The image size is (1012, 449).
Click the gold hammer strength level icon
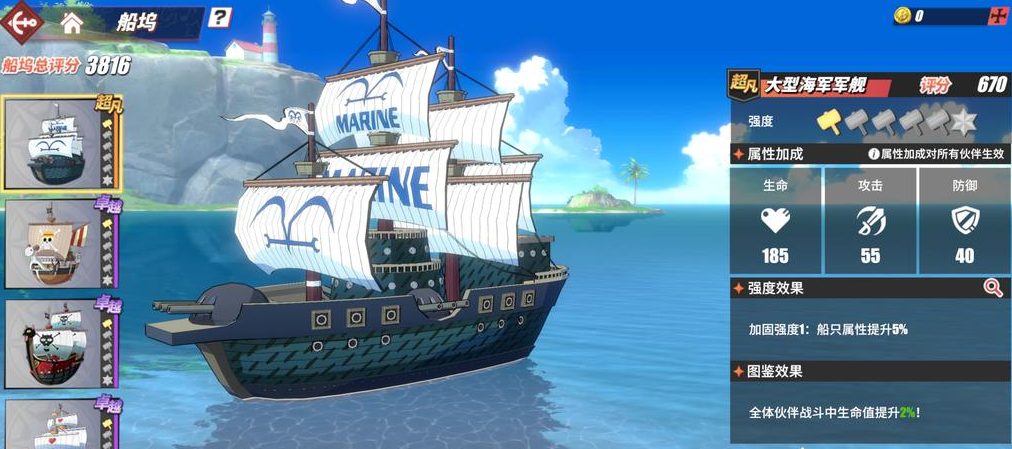(x=829, y=120)
